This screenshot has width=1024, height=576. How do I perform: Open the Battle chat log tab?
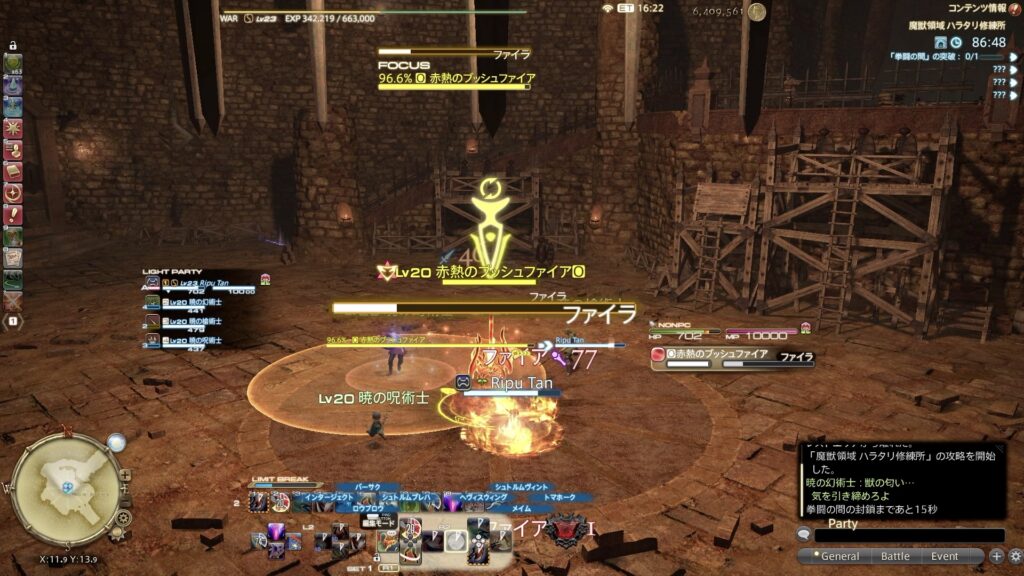[894, 556]
